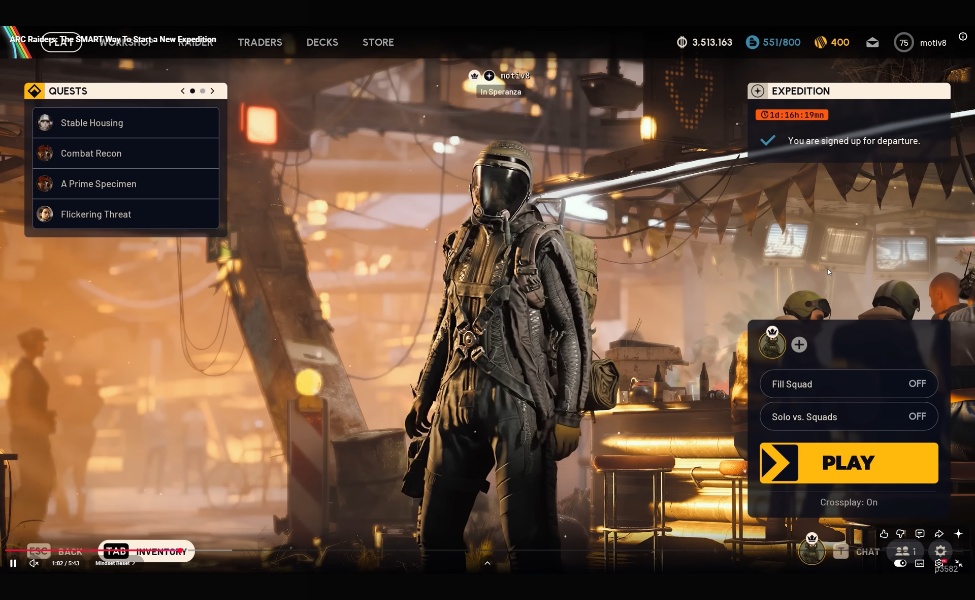The width and height of the screenshot is (975, 600).
Task: Go to the previous quests page arrow
Action: click(183, 91)
